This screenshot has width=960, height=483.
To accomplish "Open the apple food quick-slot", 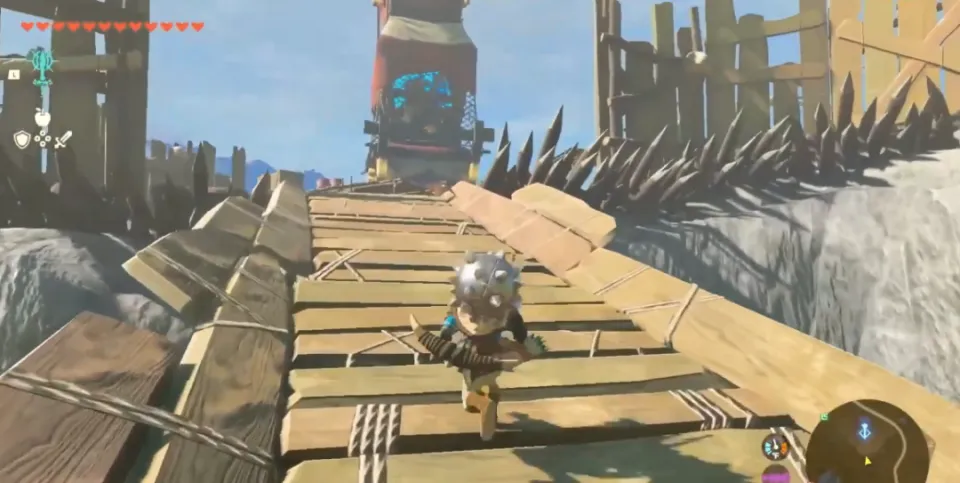I will pos(42,118).
